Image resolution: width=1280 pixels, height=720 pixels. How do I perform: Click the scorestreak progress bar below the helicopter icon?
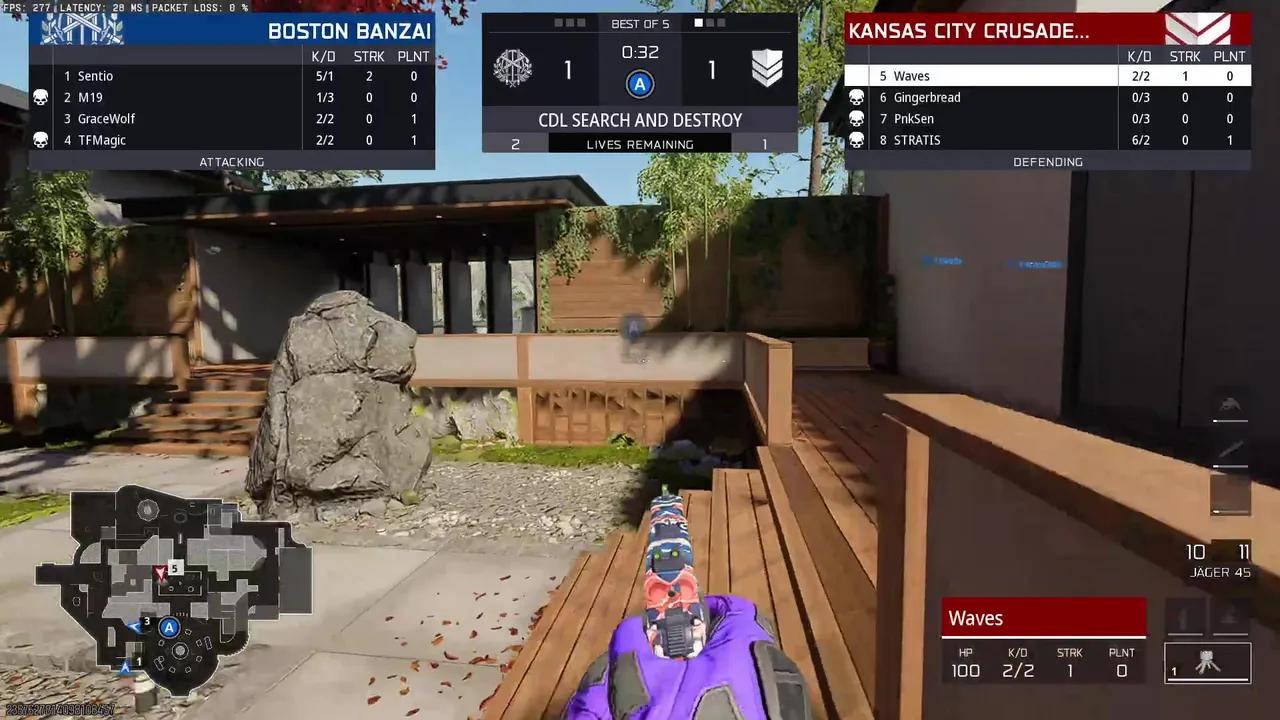[x=1229, y=423]
